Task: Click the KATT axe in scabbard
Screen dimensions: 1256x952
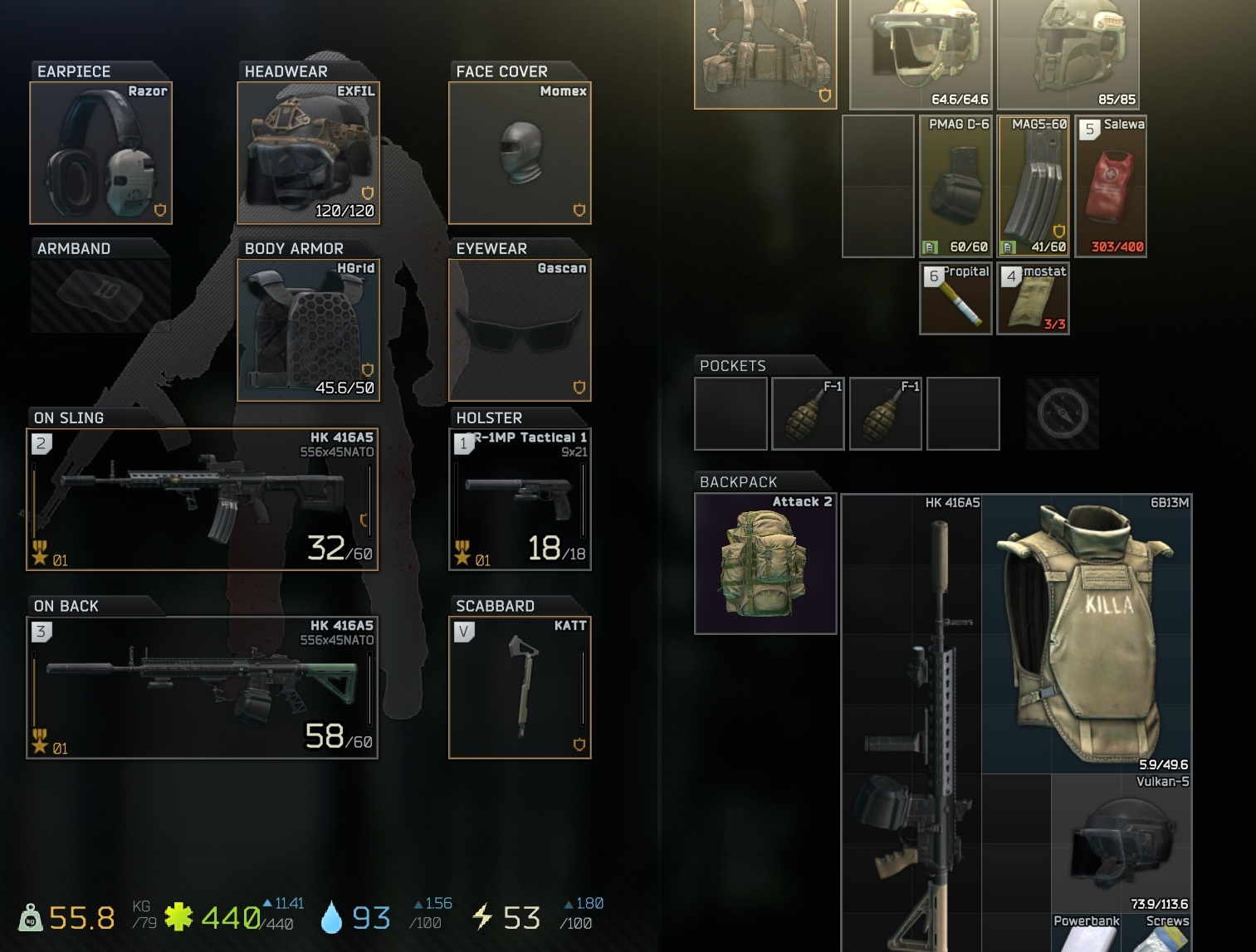Action: tap(519, 685)
